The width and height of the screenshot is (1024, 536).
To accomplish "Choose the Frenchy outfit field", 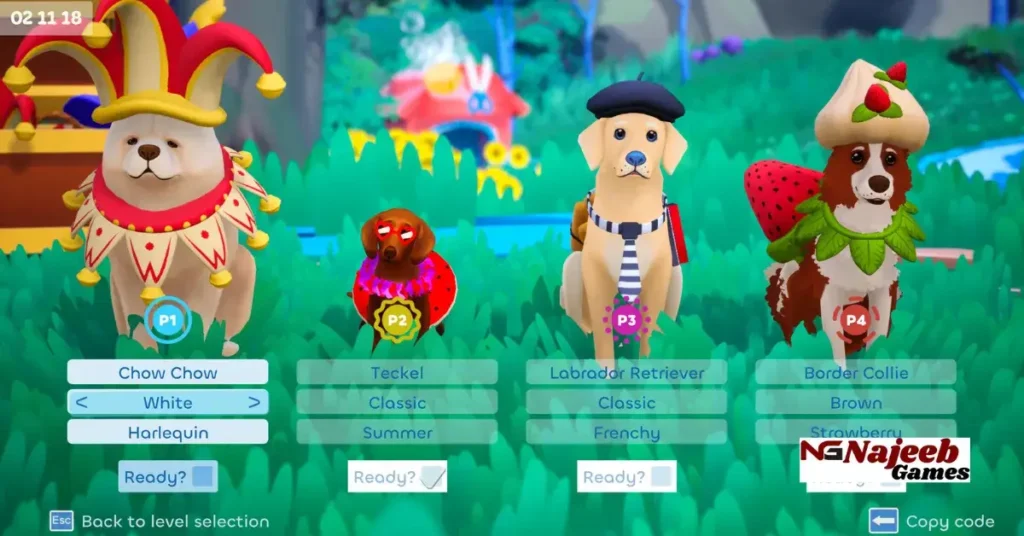I will pos(627,433).
